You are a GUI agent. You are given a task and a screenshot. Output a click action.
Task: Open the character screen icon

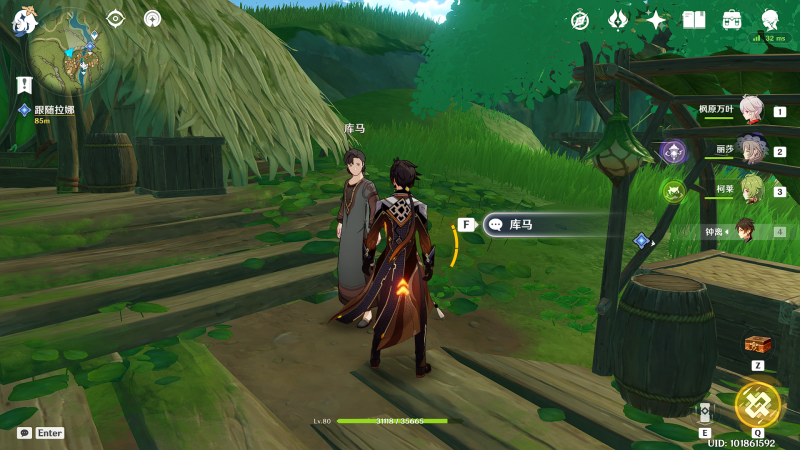770,20
